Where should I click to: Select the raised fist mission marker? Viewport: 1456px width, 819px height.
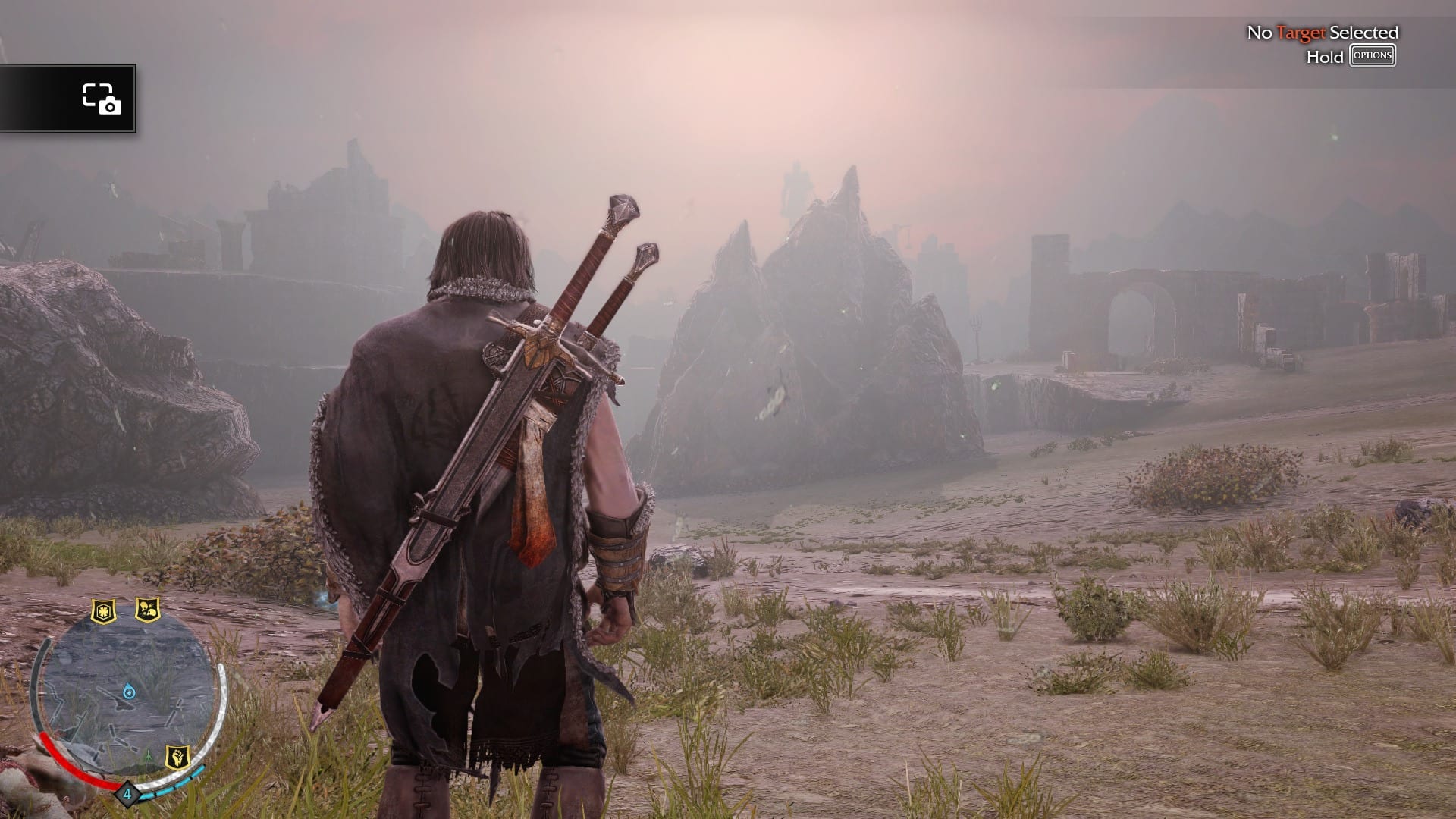[177, 756]
